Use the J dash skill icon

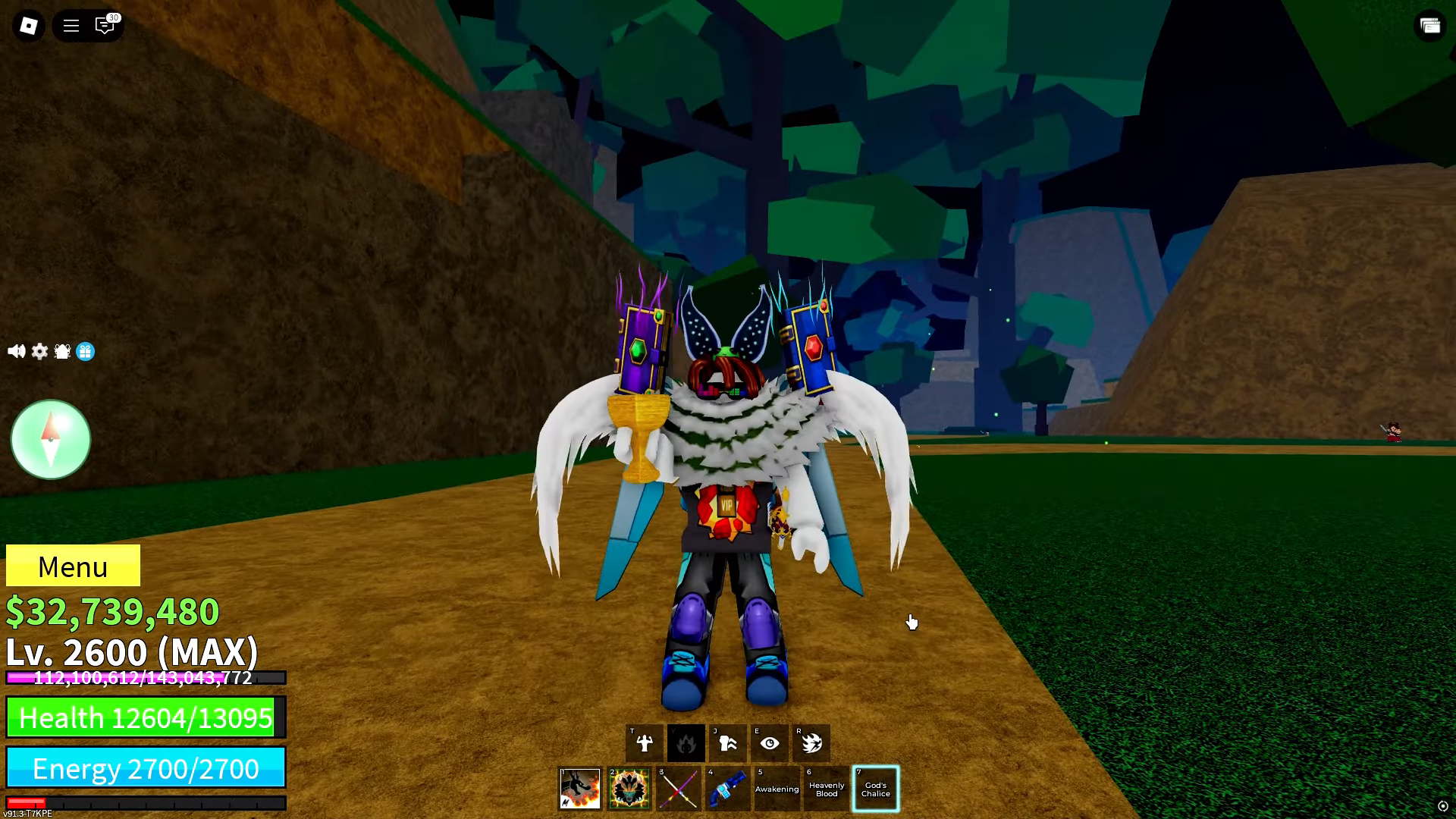click(728, 743)
